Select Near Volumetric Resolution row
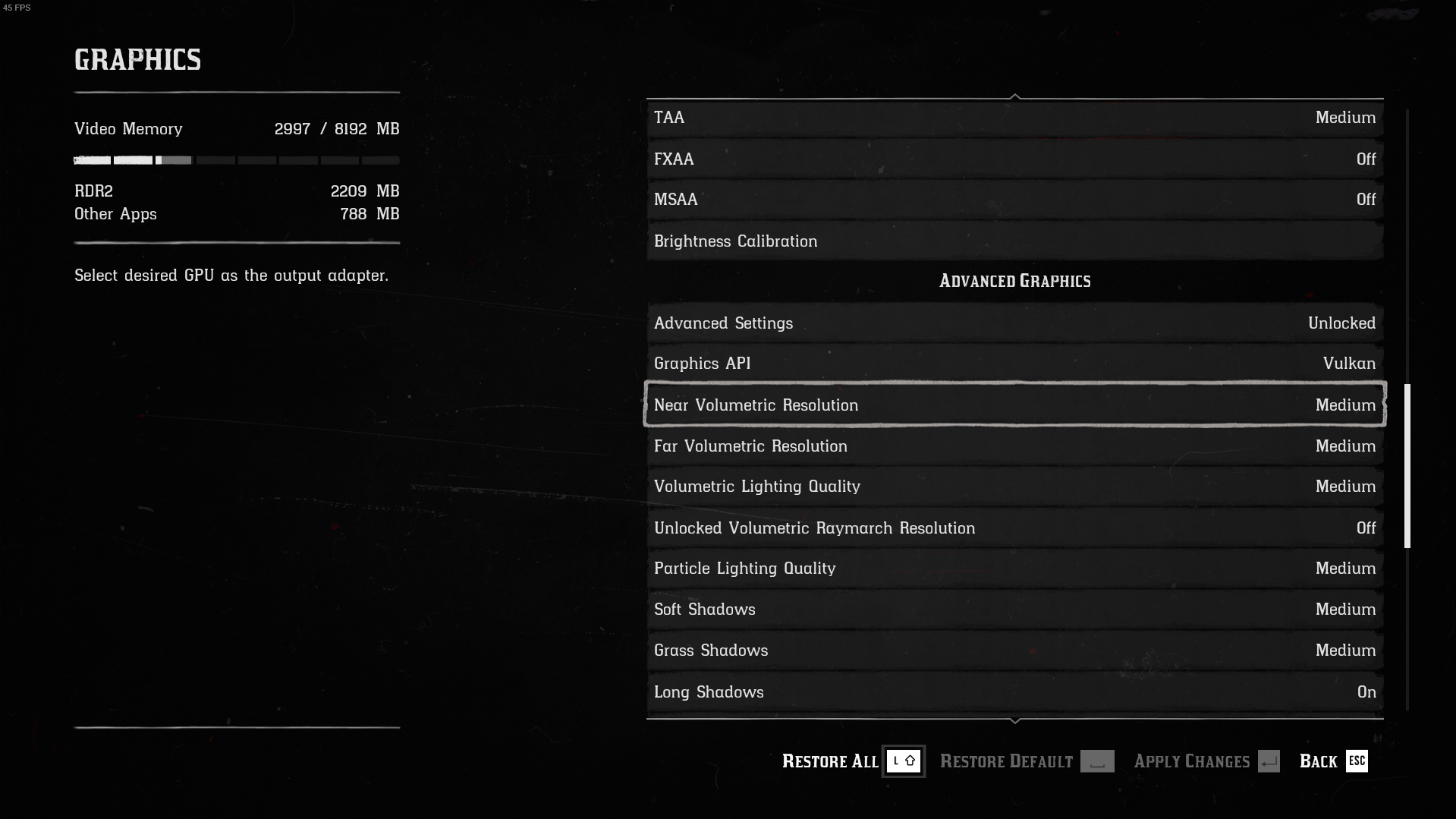Image resolution: width=1456 pixels, height=819 pixels. click(x=1014, y=405)
